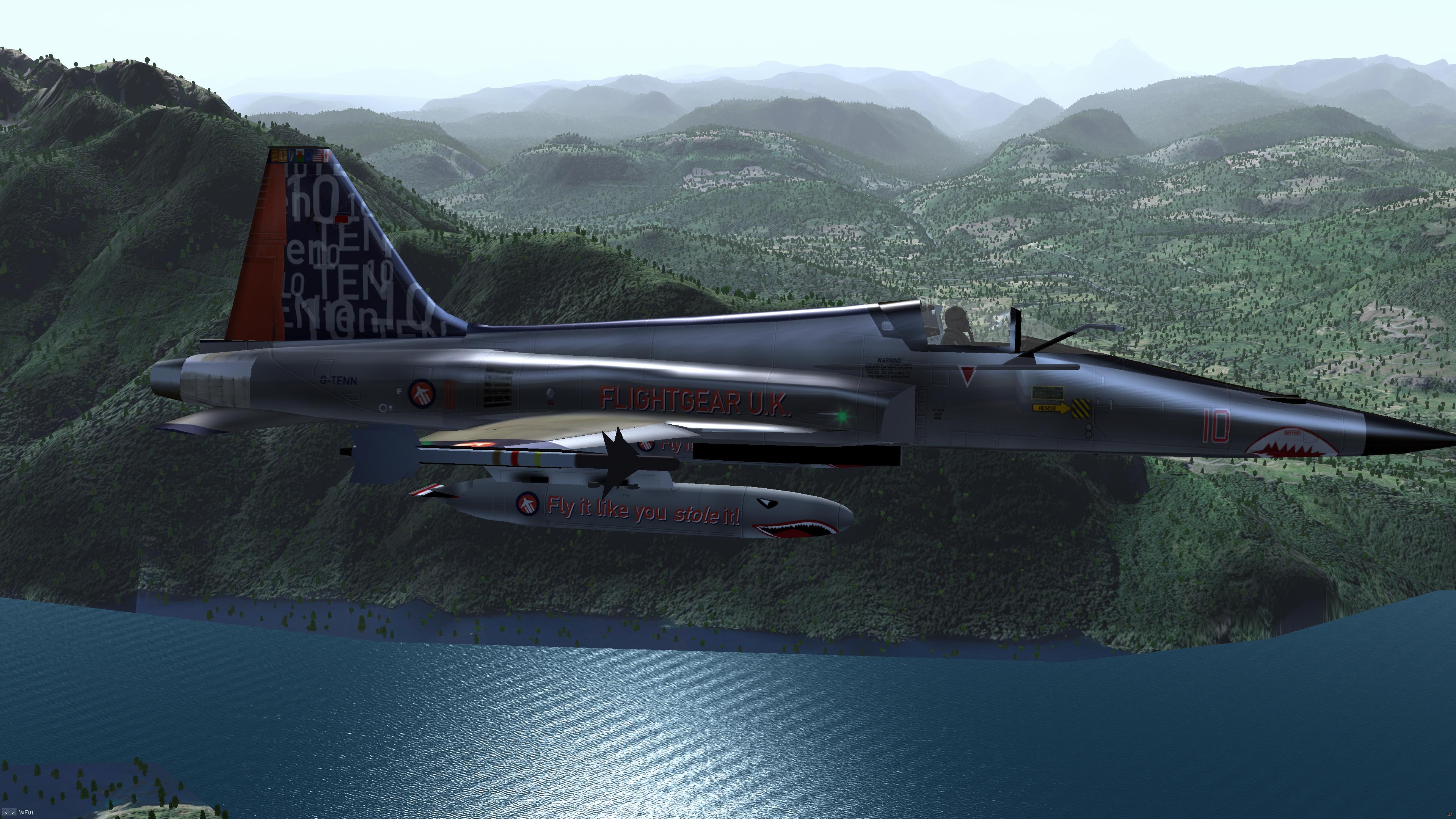Viewport: 1456px width, 819px height.
Task: Click the next (>) arrow beside WF01
Action: [x=13, y=813]
